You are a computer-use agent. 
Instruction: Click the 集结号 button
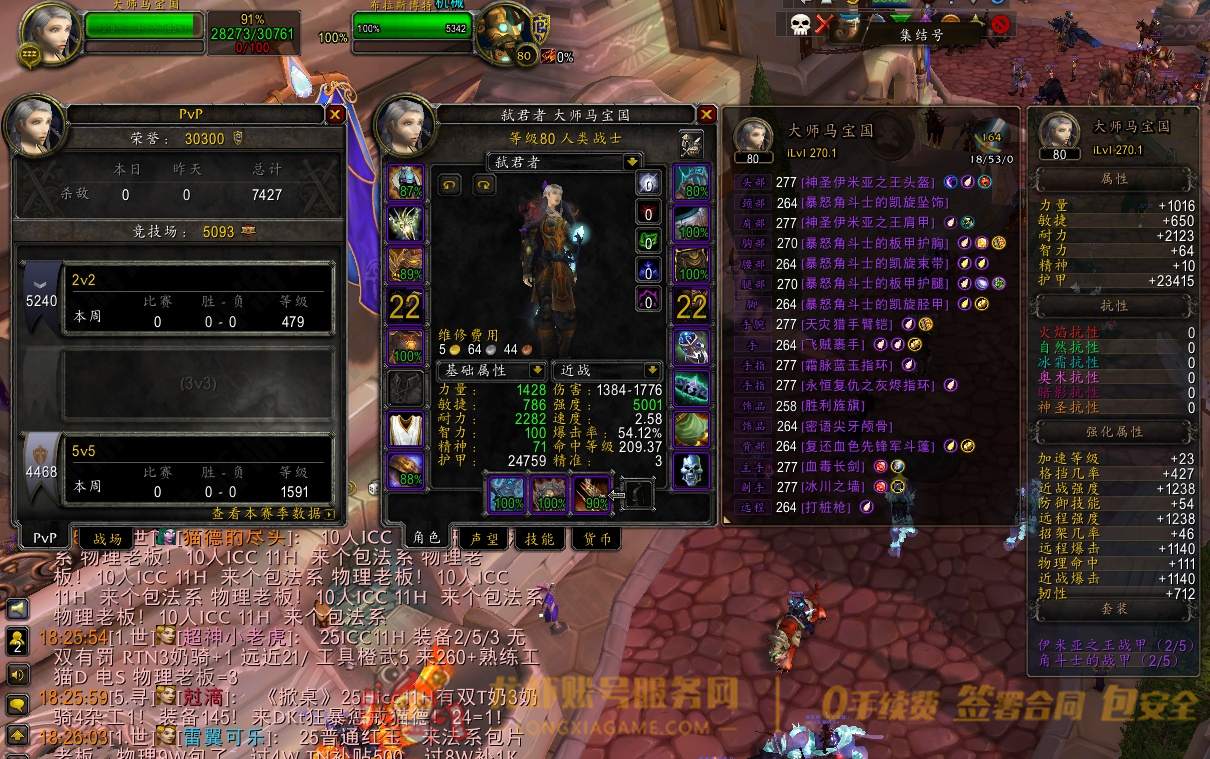click(x=921, y=35)
